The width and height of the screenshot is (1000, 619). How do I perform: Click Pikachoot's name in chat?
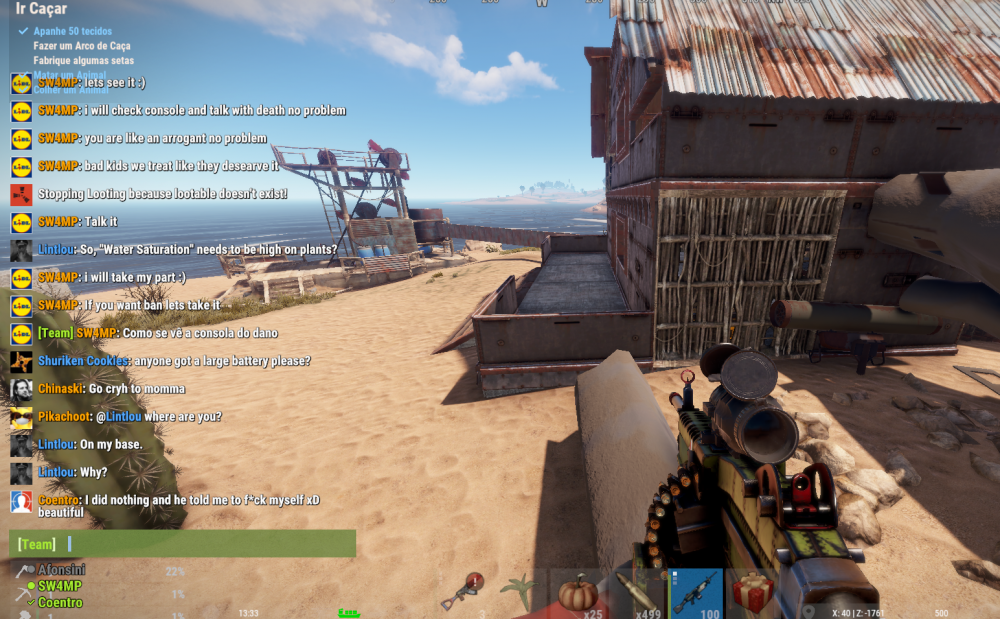pyautogui.click(x=64, y=417)
